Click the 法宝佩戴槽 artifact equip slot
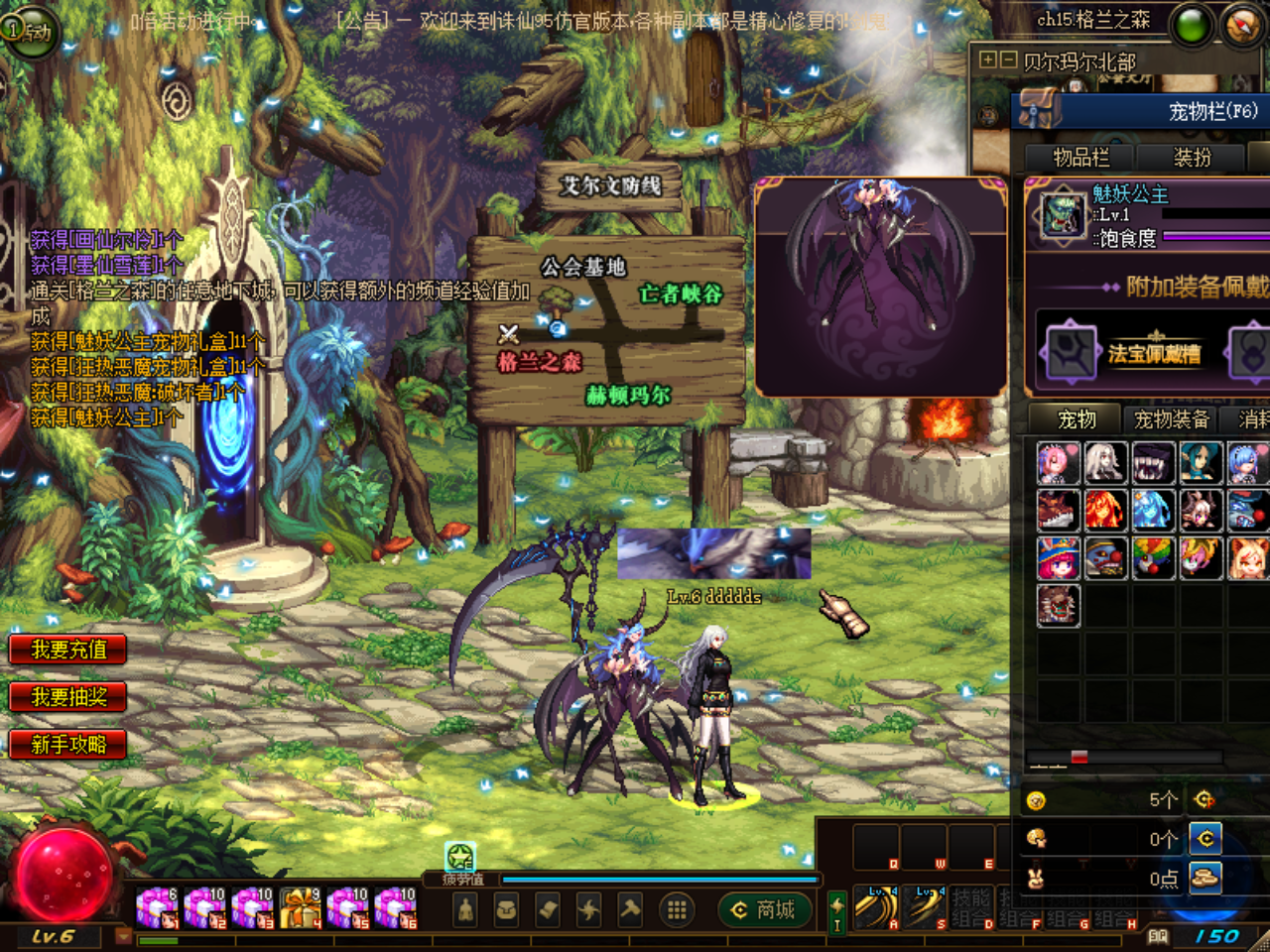The width and height of the screenshot is (1270, 952). (1154, 353)
